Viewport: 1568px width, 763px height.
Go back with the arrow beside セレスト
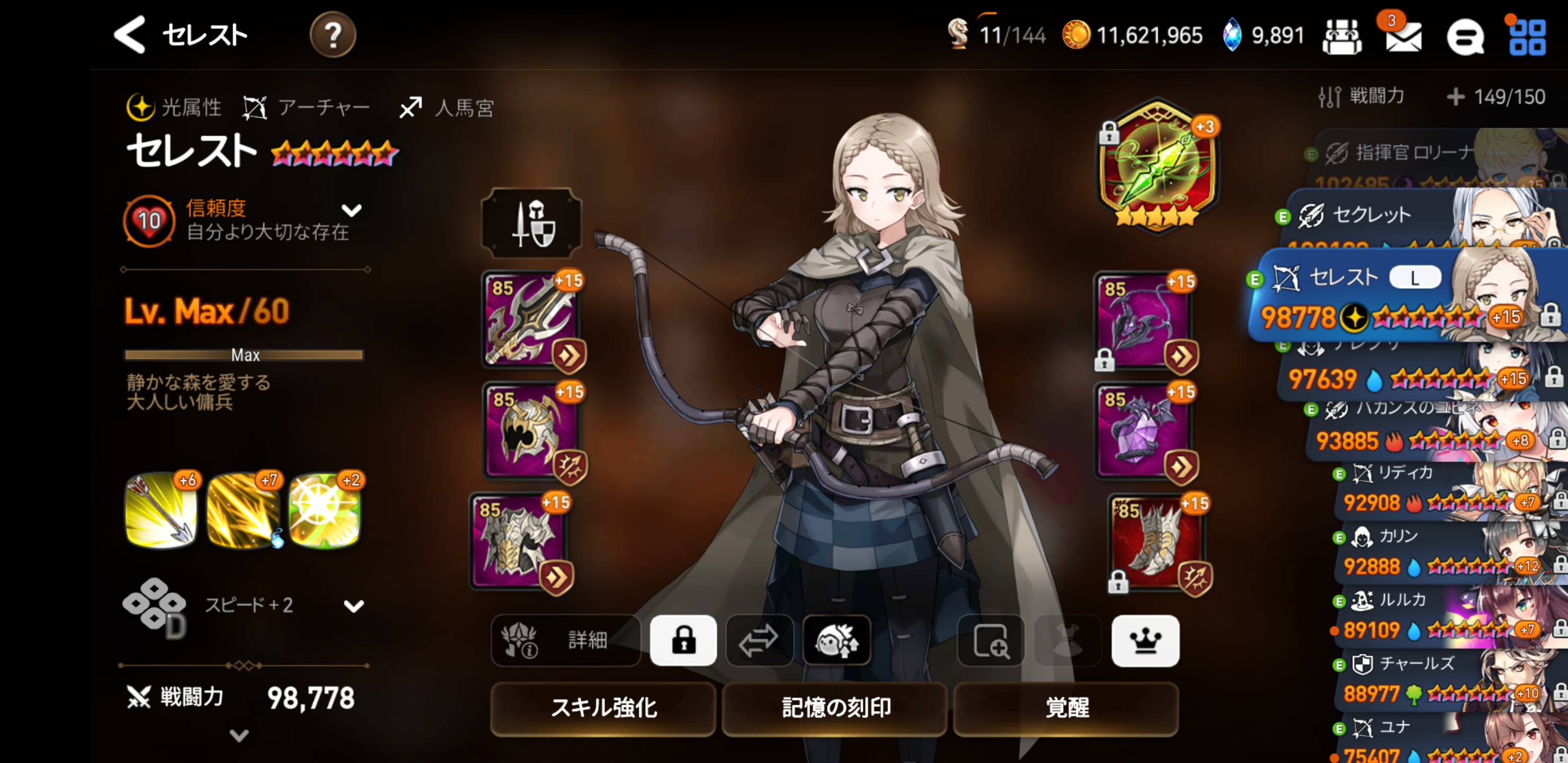130,35
